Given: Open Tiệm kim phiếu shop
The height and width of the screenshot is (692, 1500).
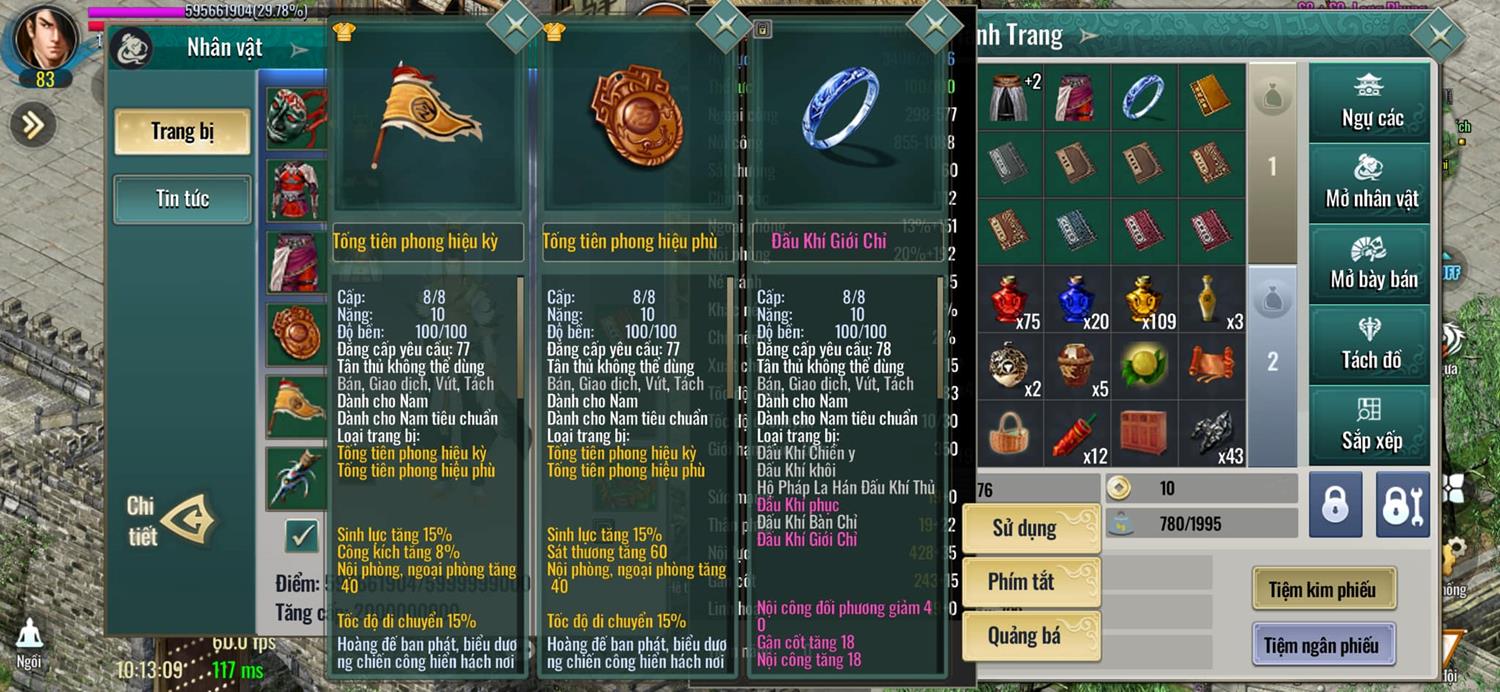Looking at the screenshot, I should click(x=1322, y=590).
